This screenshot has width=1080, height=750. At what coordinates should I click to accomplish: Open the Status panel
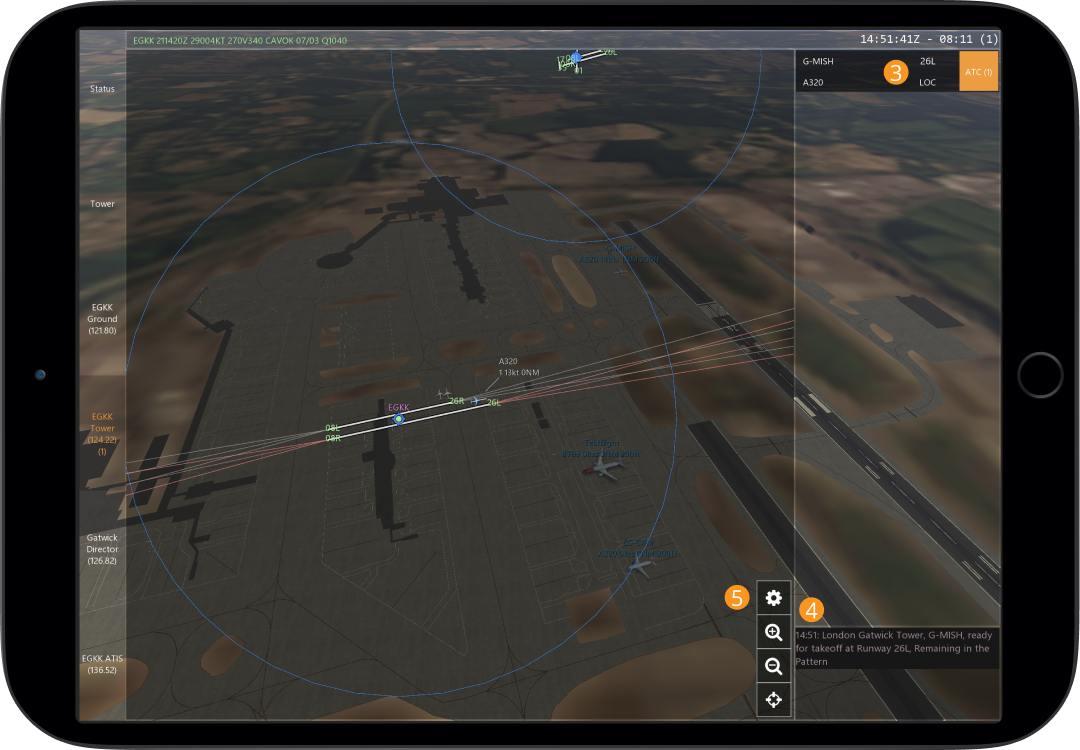coord(102,89)
